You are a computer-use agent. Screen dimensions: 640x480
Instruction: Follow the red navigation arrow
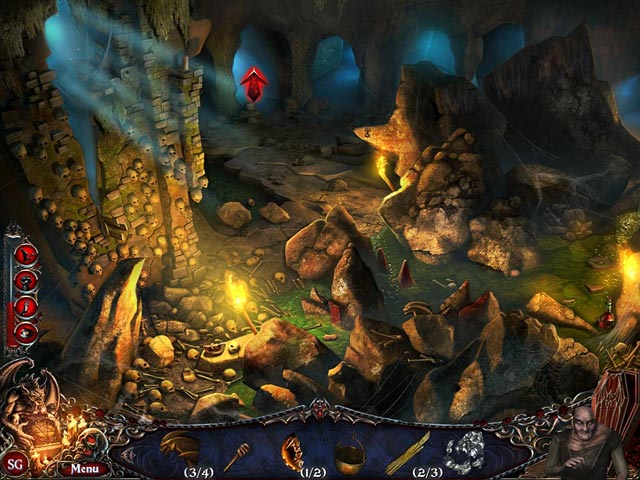coord(254,84)
